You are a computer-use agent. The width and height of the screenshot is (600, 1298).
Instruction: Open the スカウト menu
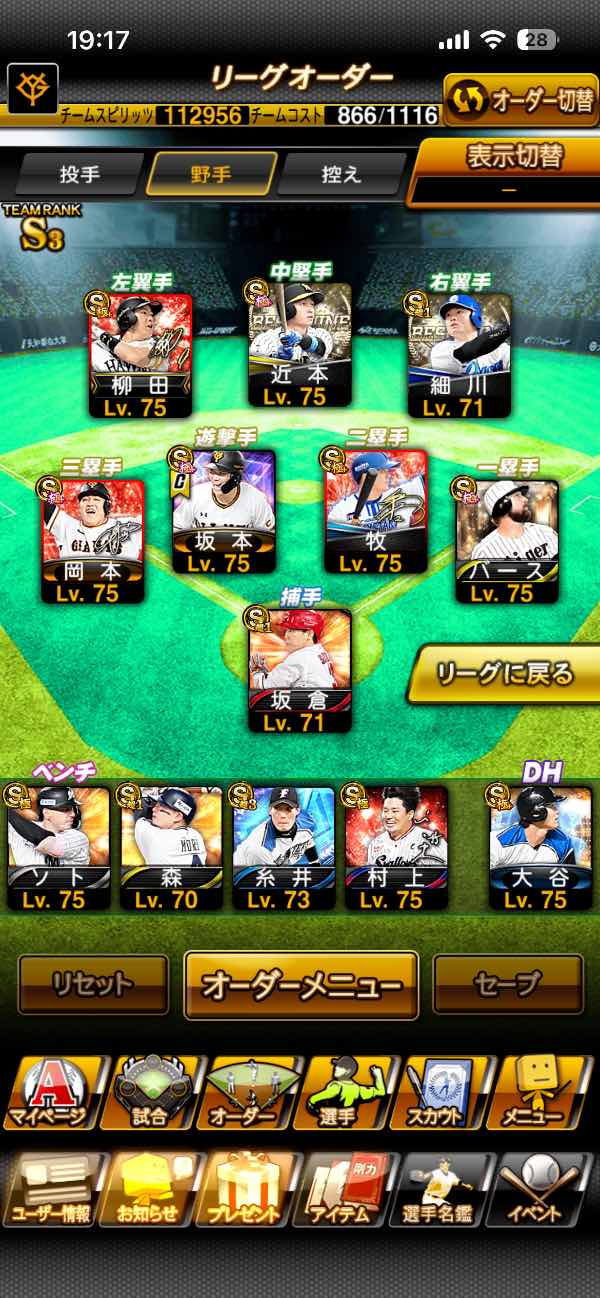[x=447, y=1092]
